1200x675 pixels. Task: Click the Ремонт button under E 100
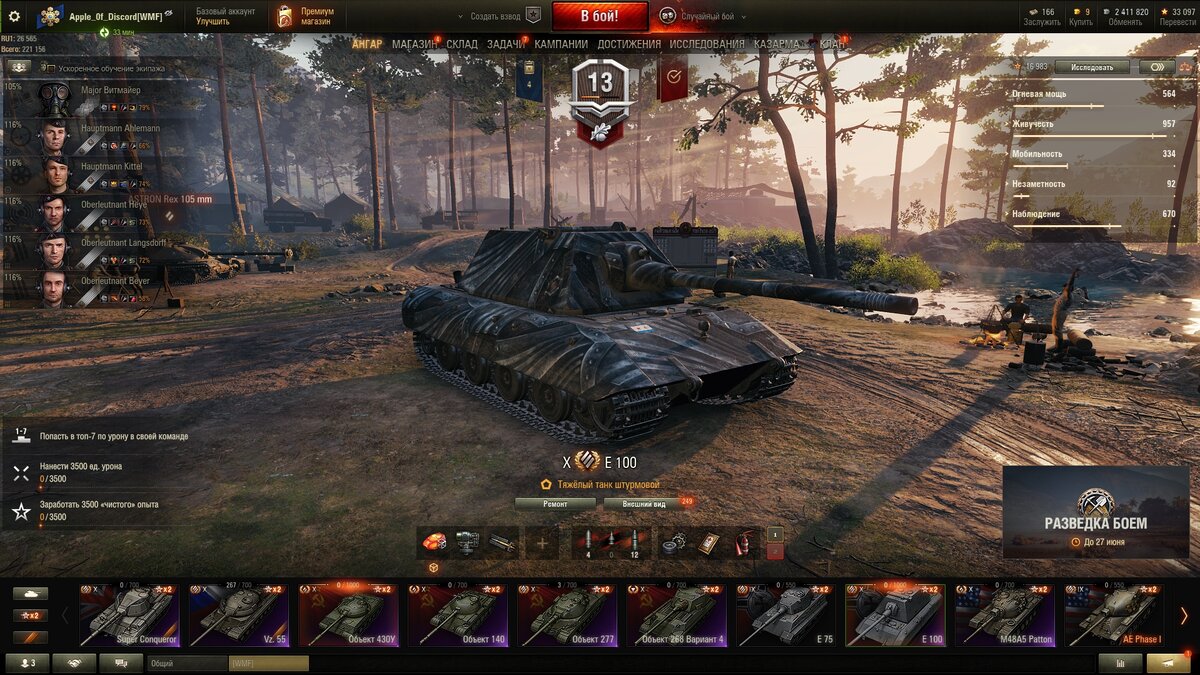coord(555,504)
